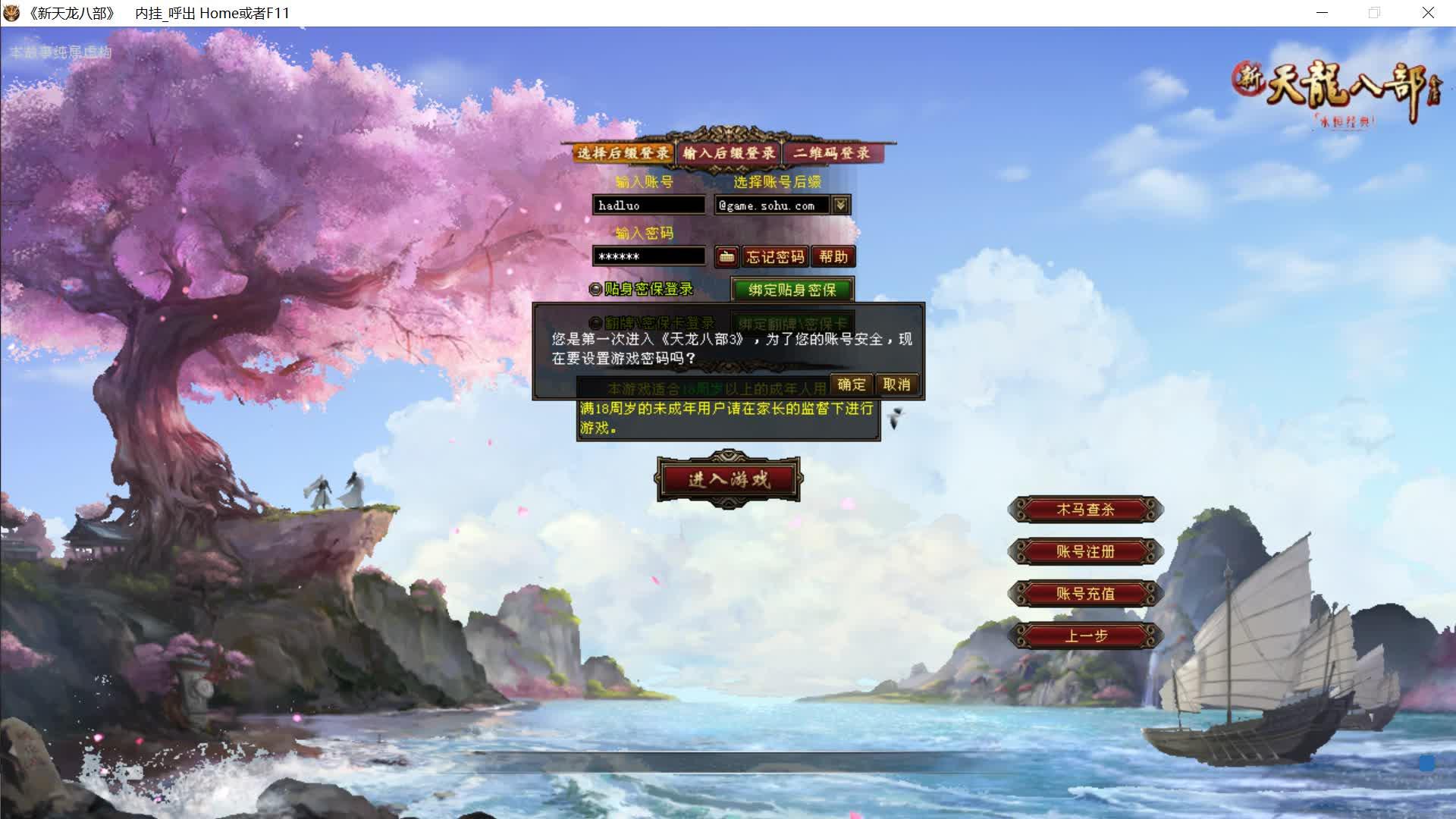
Task: Click the game icon in the title bar
Action: pyautogui.click(x=13, y=12)
